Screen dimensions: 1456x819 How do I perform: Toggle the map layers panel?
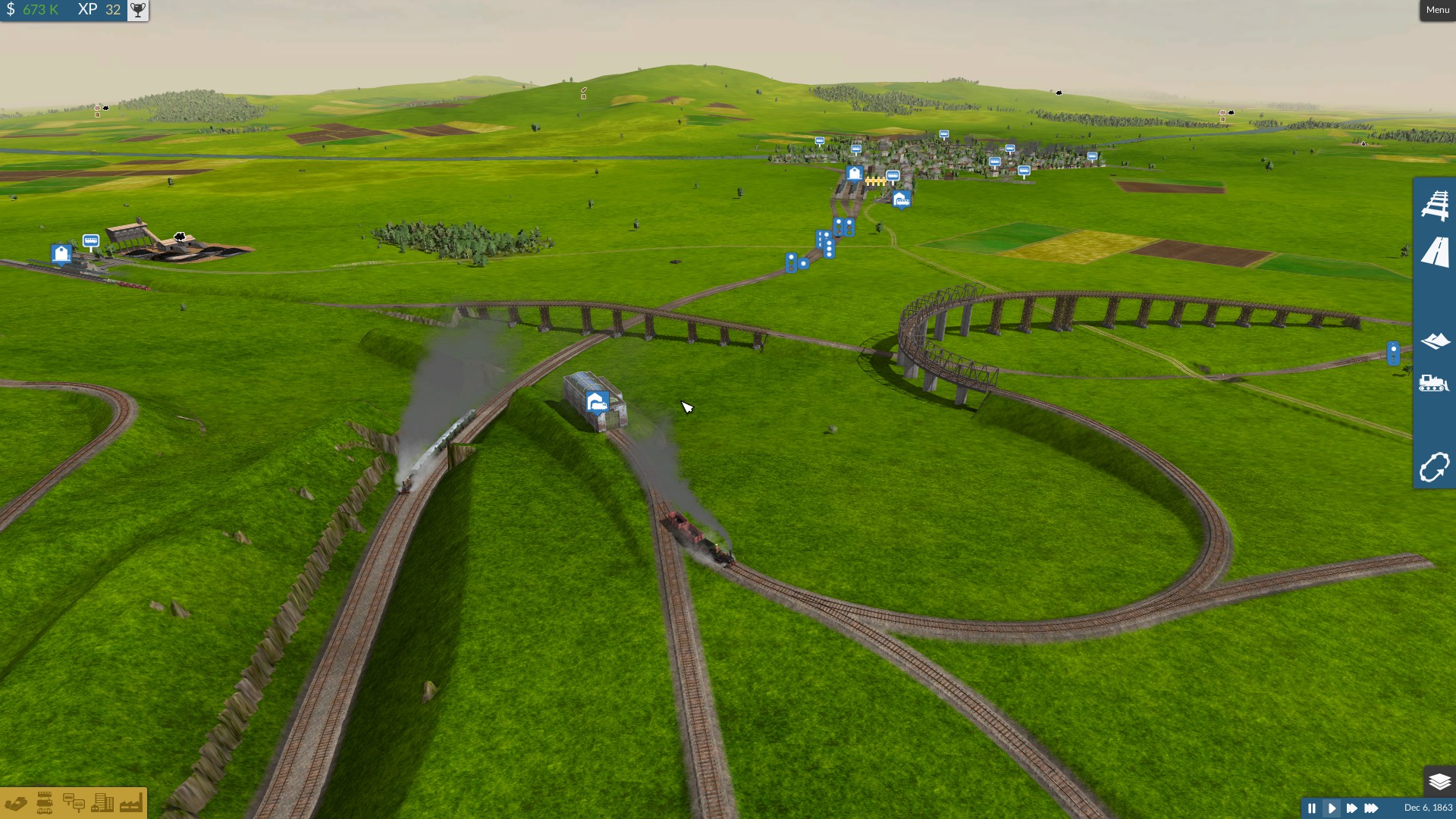(x=1439, y=781)
